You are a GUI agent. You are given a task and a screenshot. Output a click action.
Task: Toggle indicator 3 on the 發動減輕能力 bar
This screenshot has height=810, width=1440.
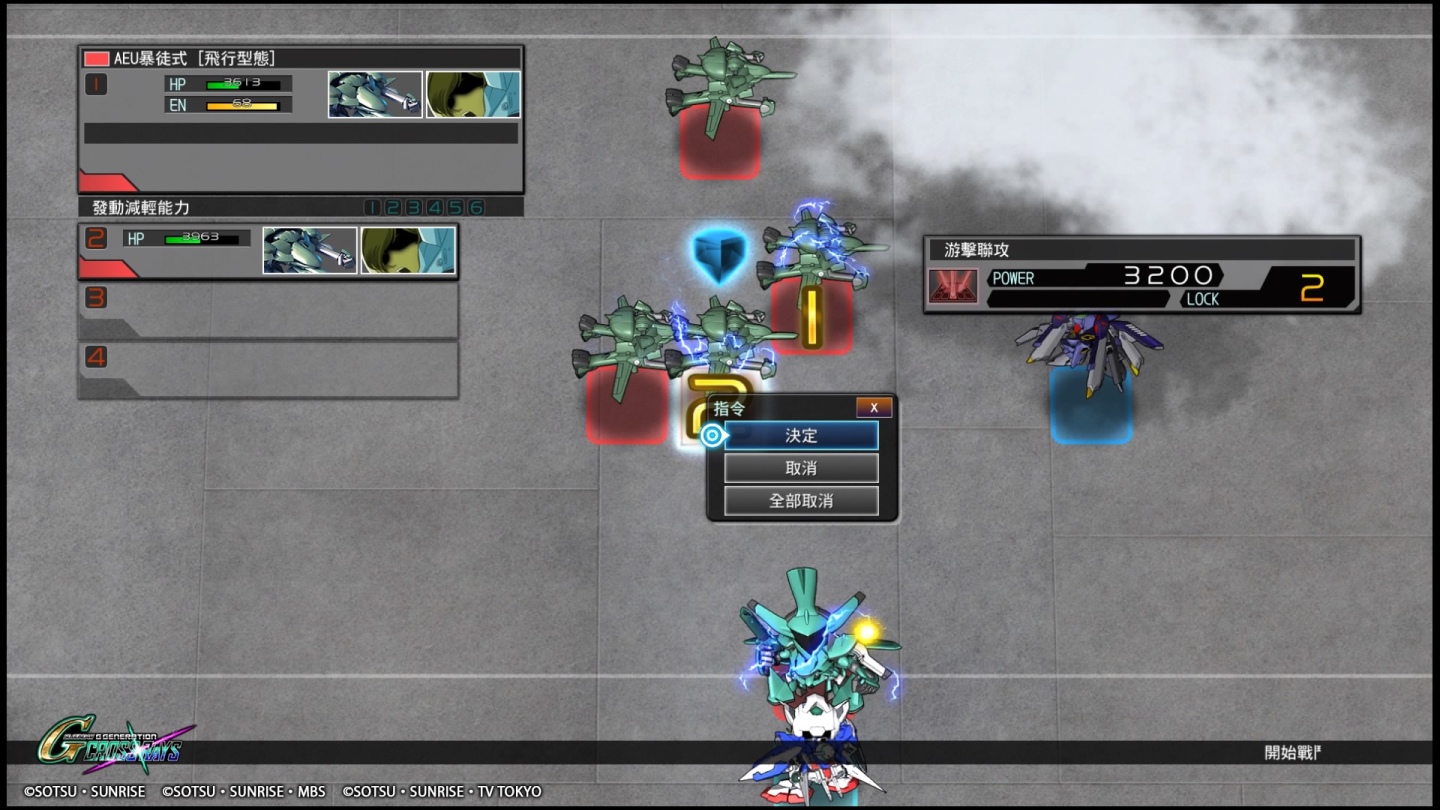click(413, 205)
